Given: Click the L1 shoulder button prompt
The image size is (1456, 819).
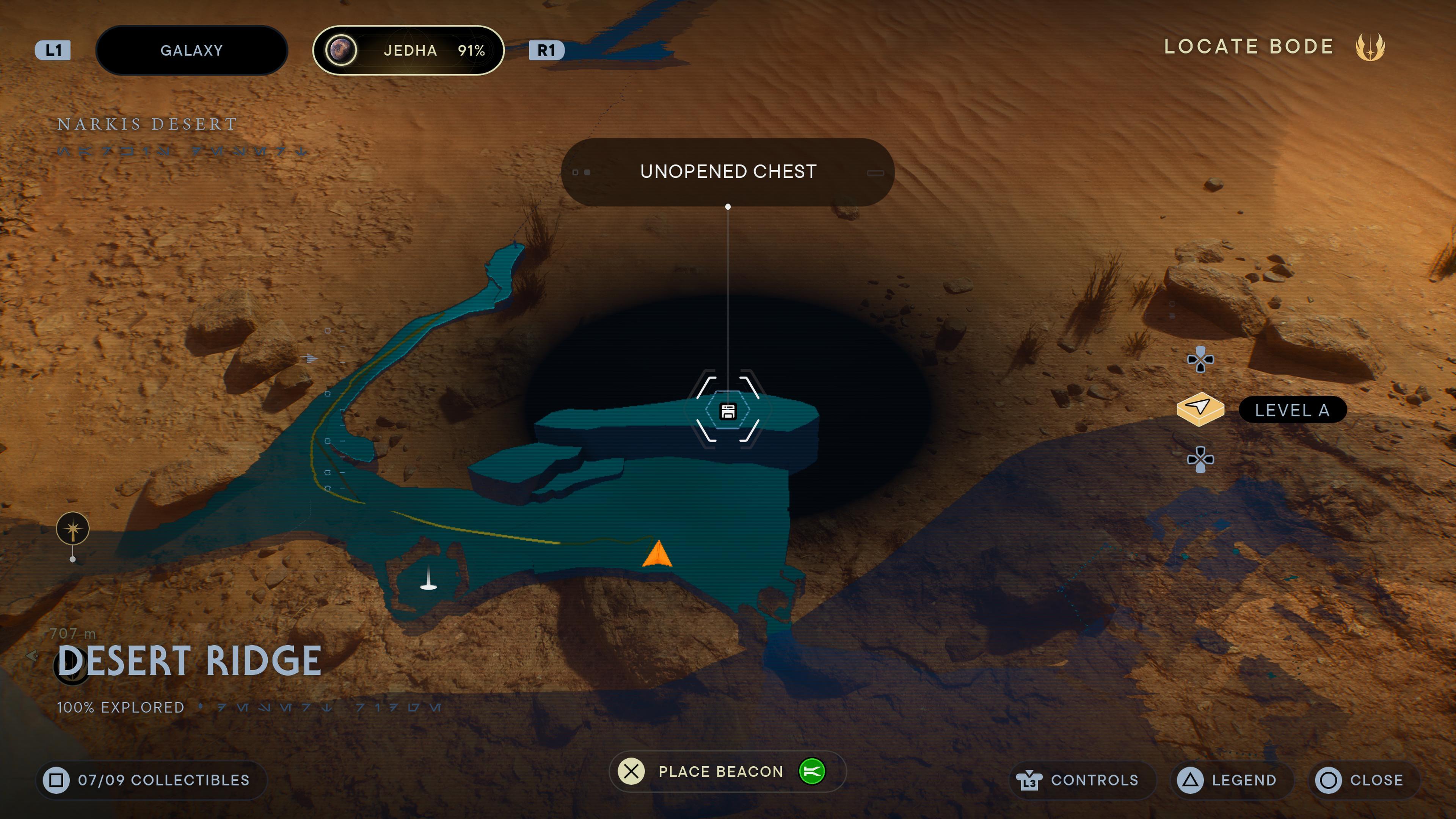Looking at the screenshot, I should click(53, 50).
